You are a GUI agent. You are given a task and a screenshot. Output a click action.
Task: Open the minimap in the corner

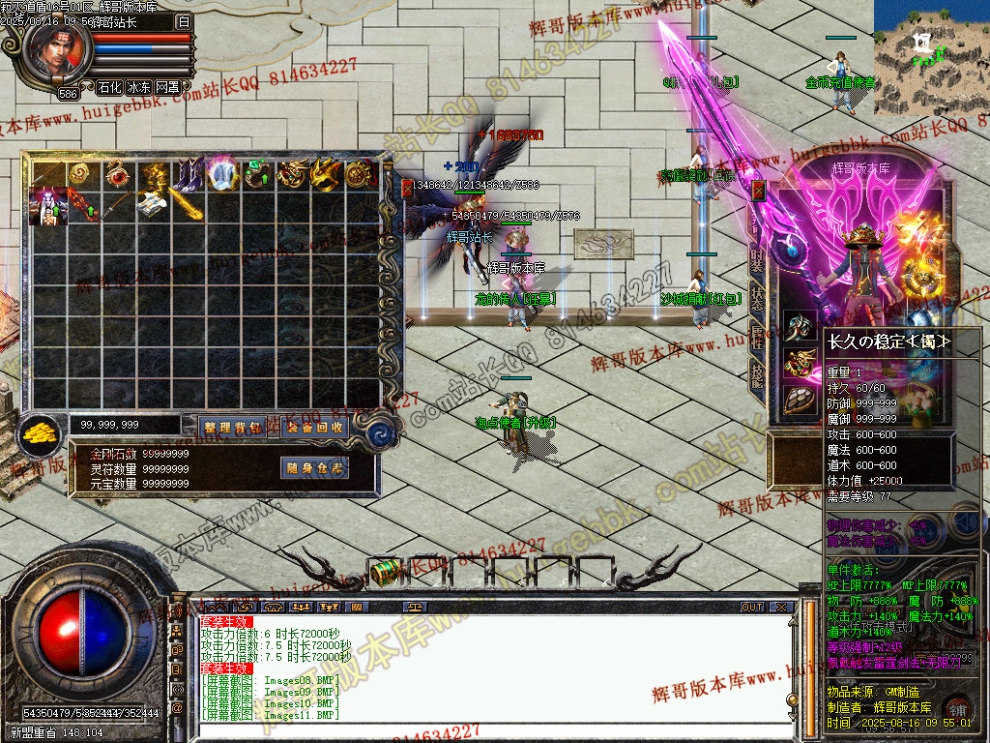pyautogui.click(x=931, y=55)
